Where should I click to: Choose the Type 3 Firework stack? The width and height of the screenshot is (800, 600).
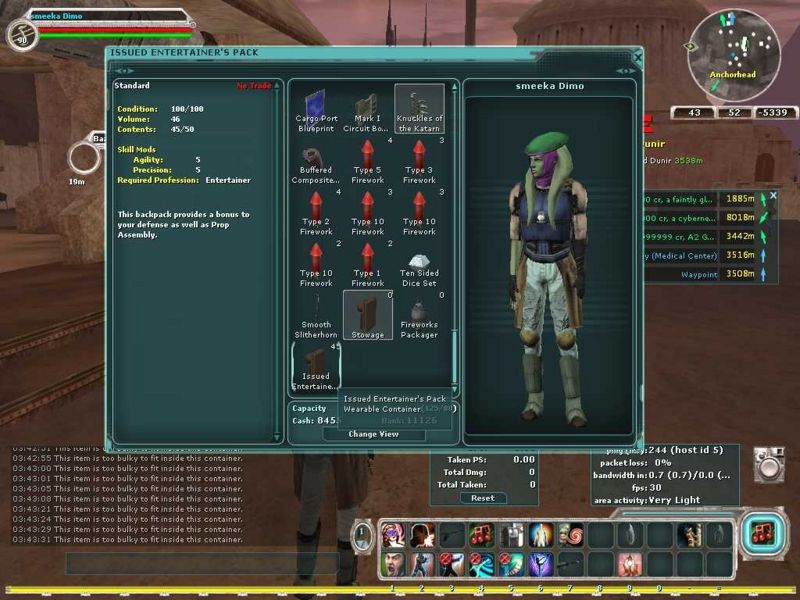pyautogui.click(x=419, y=160)
